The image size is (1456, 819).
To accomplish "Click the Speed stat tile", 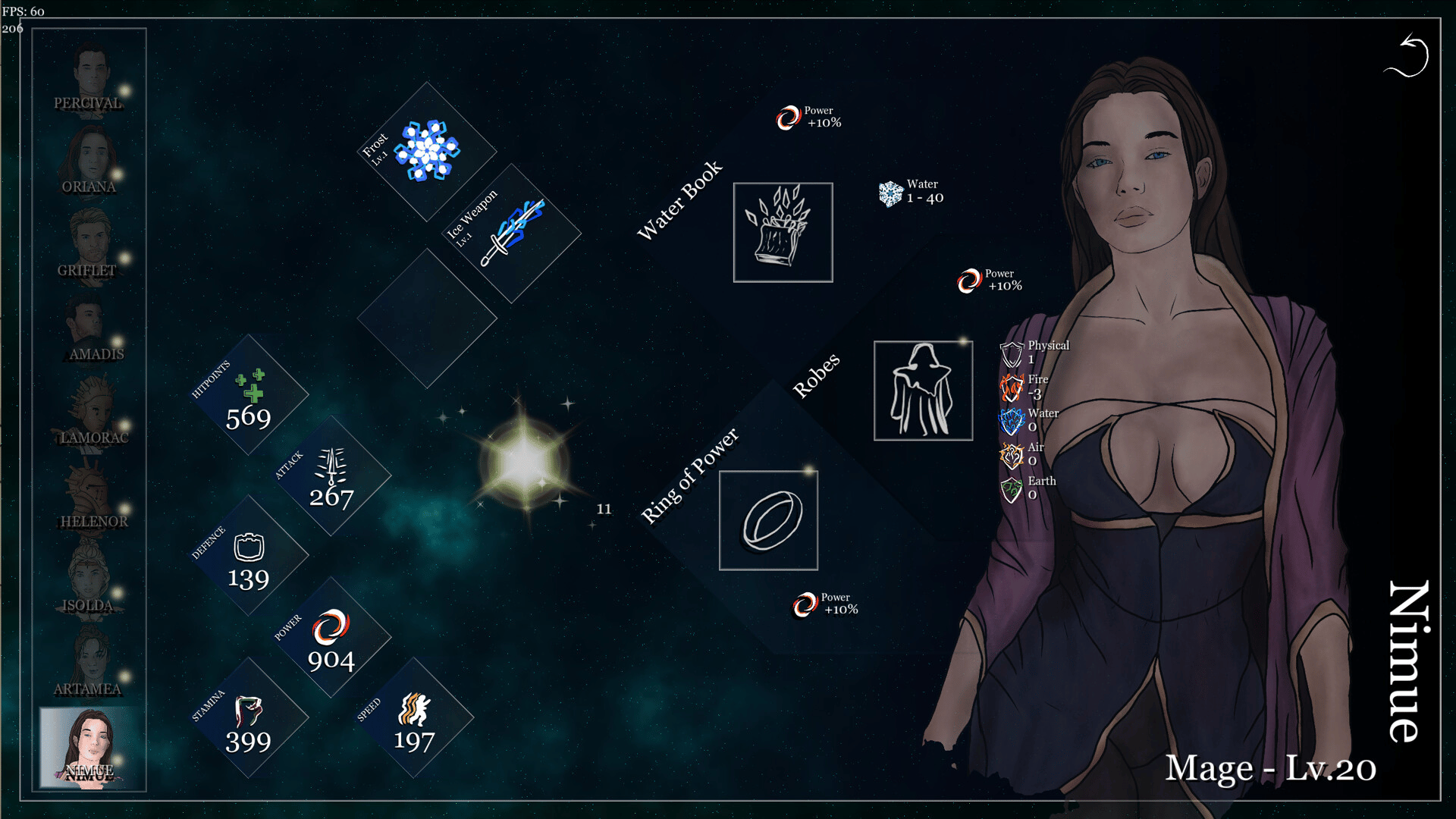I will point(414,719).
